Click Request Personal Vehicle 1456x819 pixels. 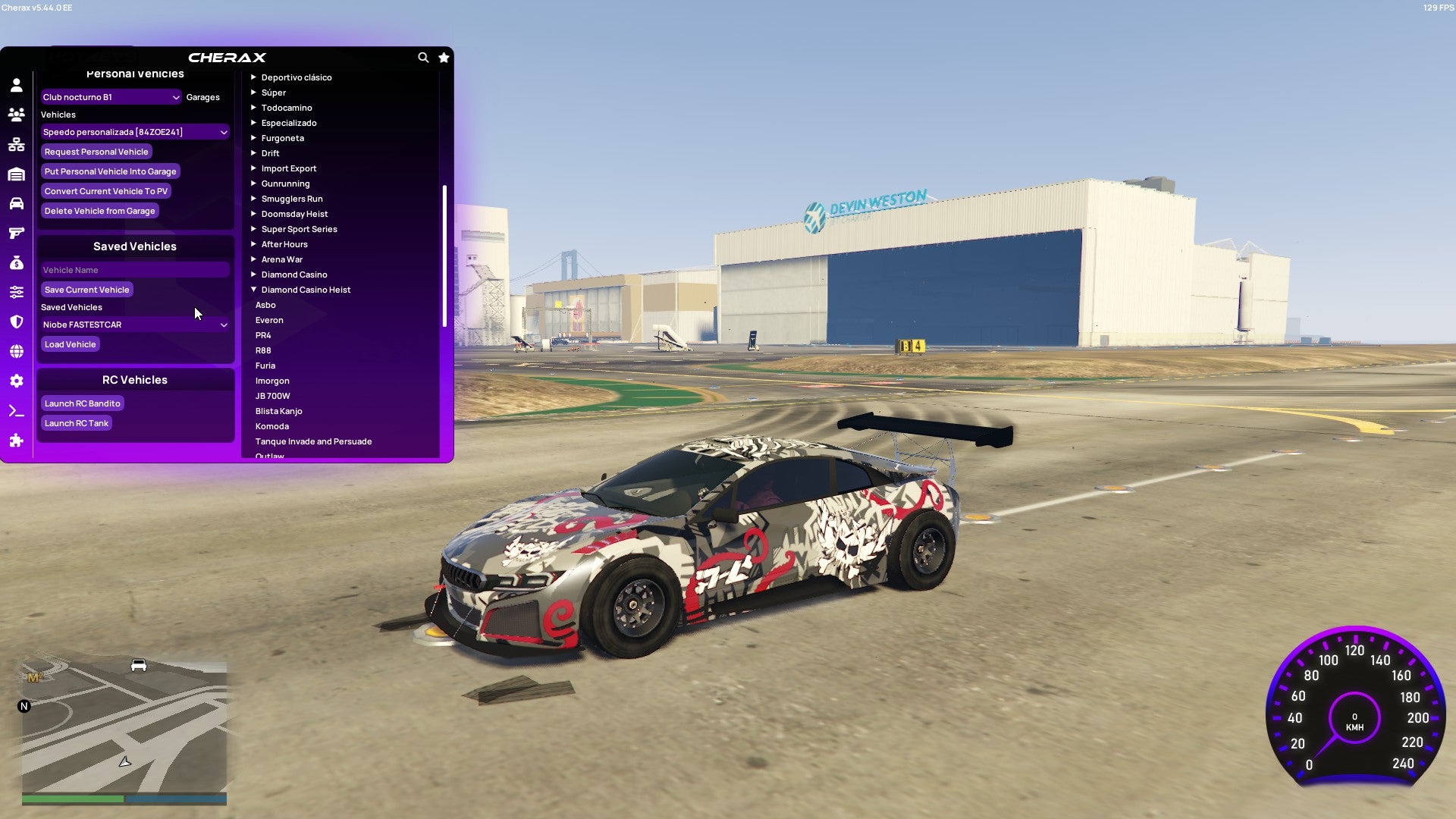(97, 152)
